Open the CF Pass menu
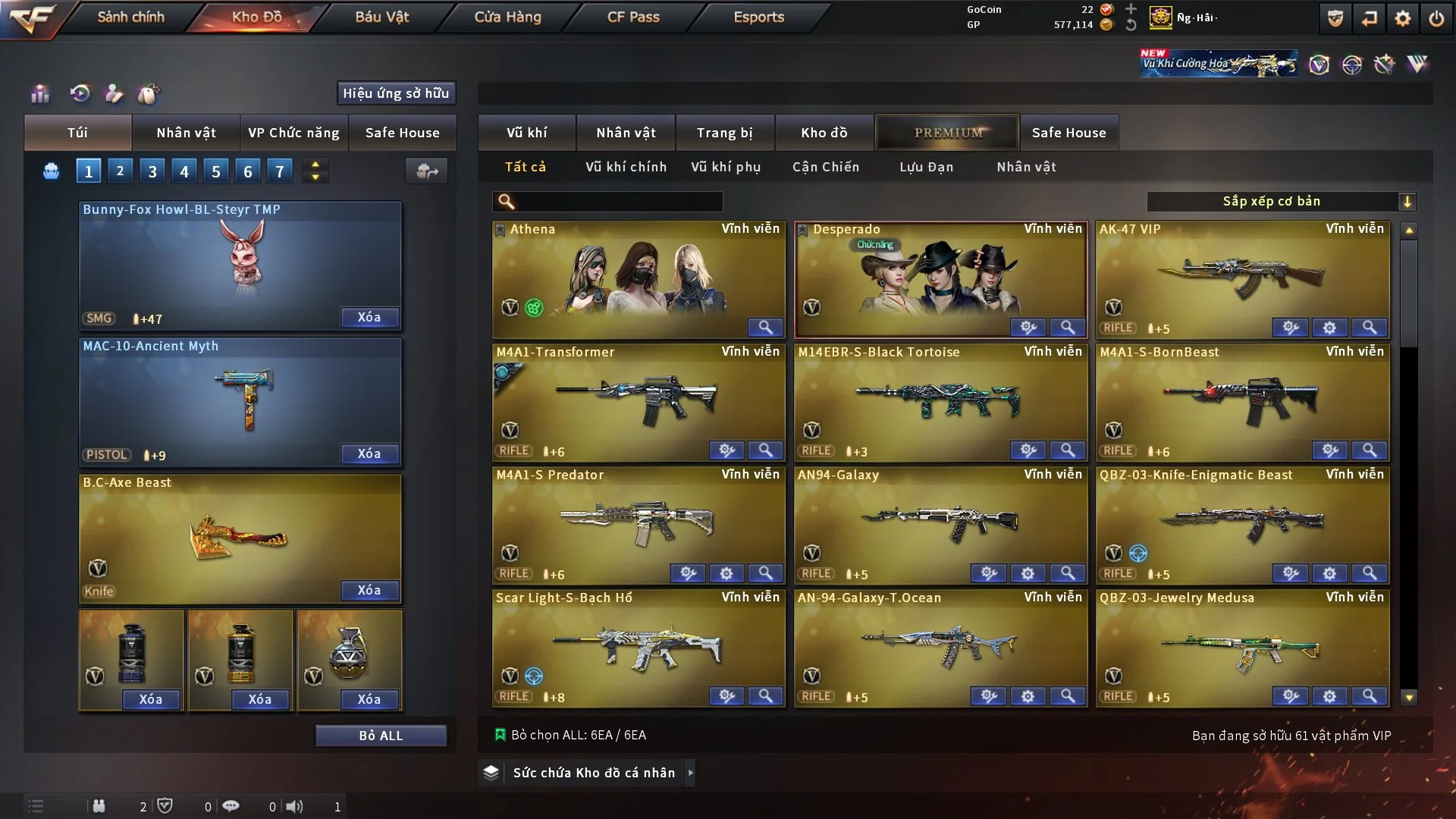 tap(633, 17)
